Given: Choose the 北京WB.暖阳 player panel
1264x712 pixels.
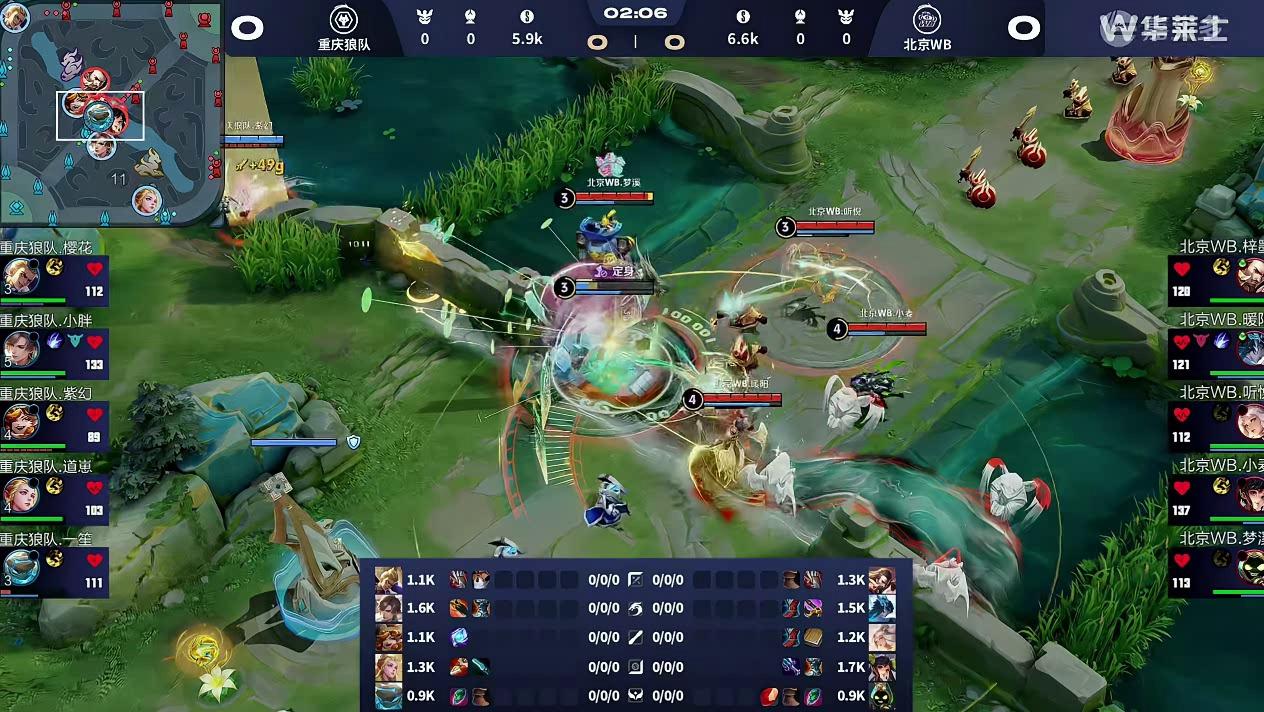Looking at the screenshot, I should (1216, 347).
